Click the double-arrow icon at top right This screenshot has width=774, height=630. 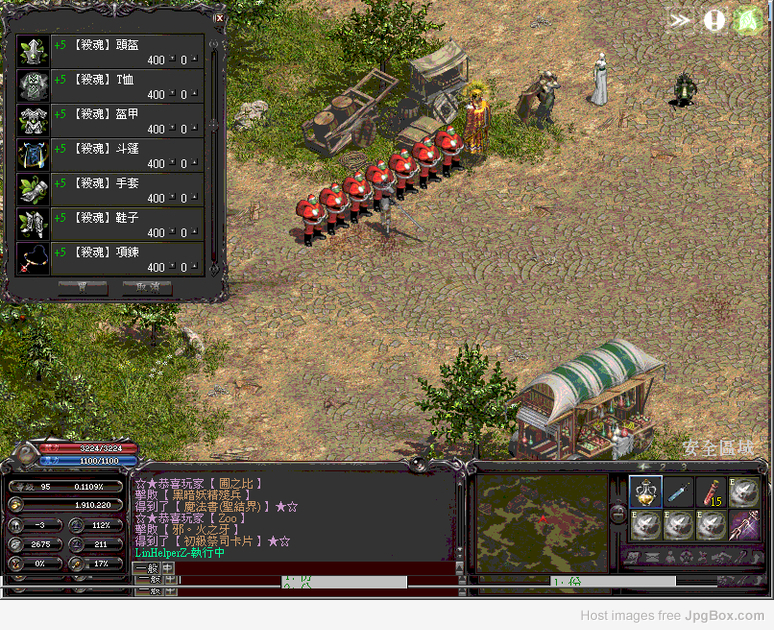[680, 20]
